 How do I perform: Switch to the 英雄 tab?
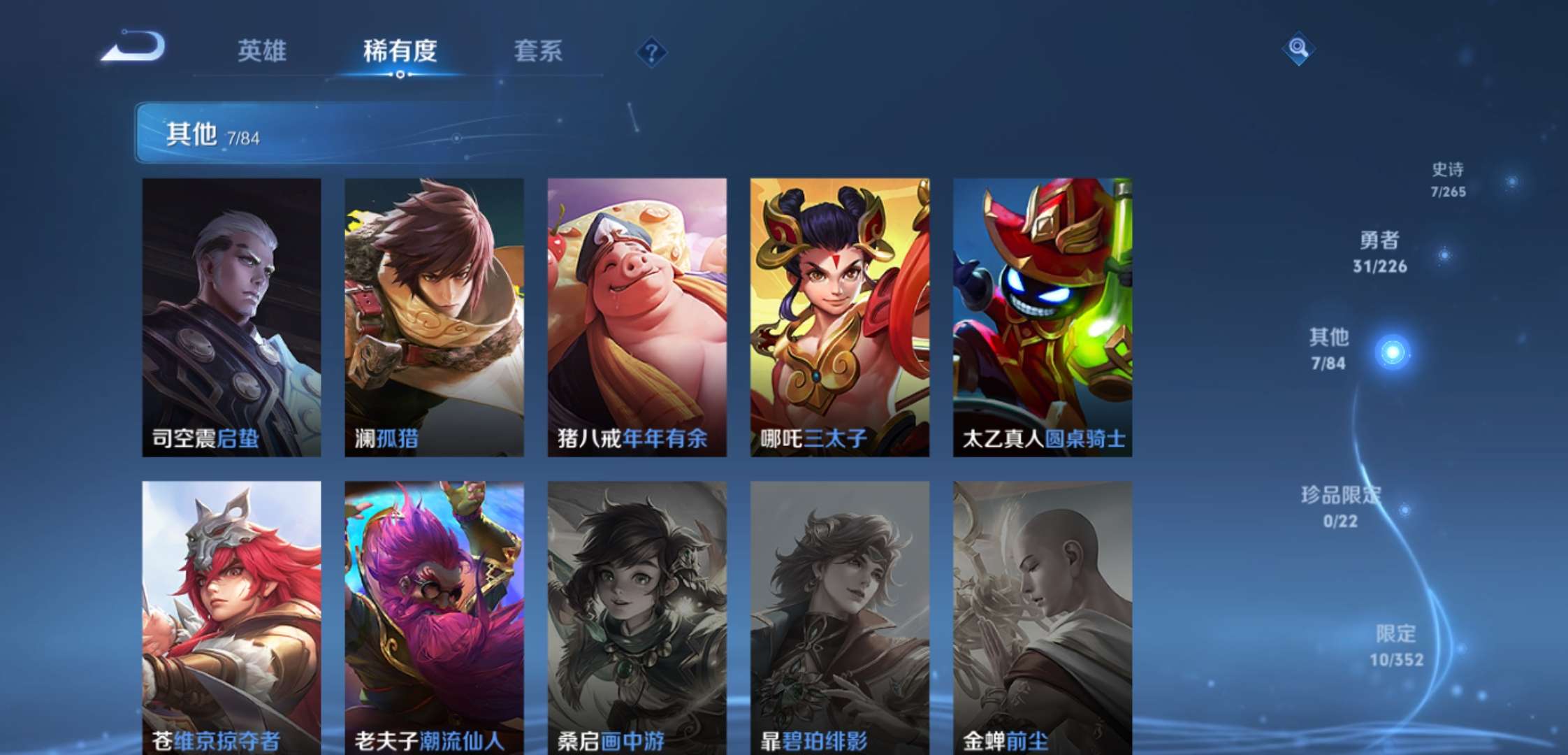pyautogui.click(x=260, y=50)
